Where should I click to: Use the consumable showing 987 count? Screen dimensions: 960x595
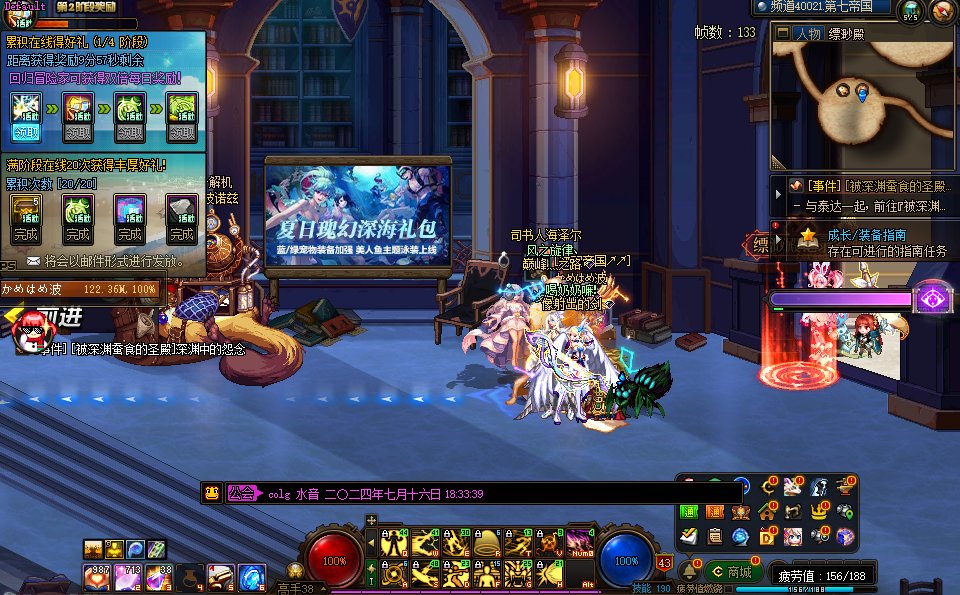coord(97,577)
